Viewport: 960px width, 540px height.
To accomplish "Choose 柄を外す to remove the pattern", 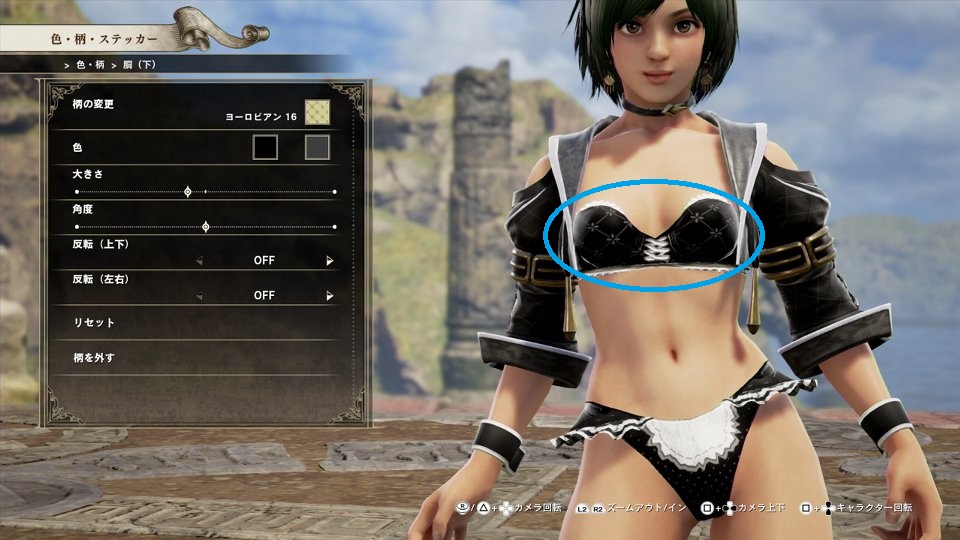I will pyautogui.click(x=97, y=357).
